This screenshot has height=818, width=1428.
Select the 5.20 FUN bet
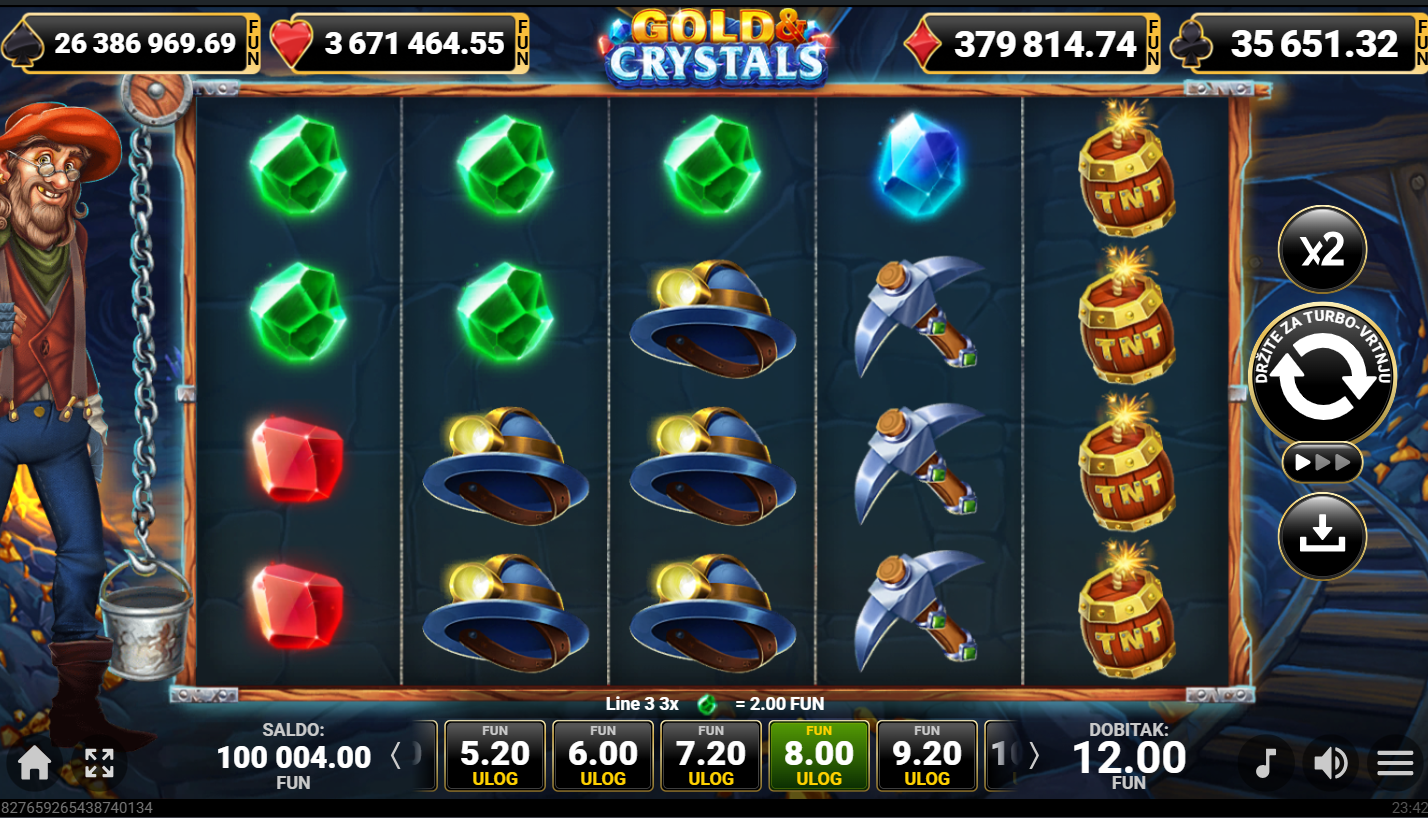pyautogui.click(x=495, y=756)
